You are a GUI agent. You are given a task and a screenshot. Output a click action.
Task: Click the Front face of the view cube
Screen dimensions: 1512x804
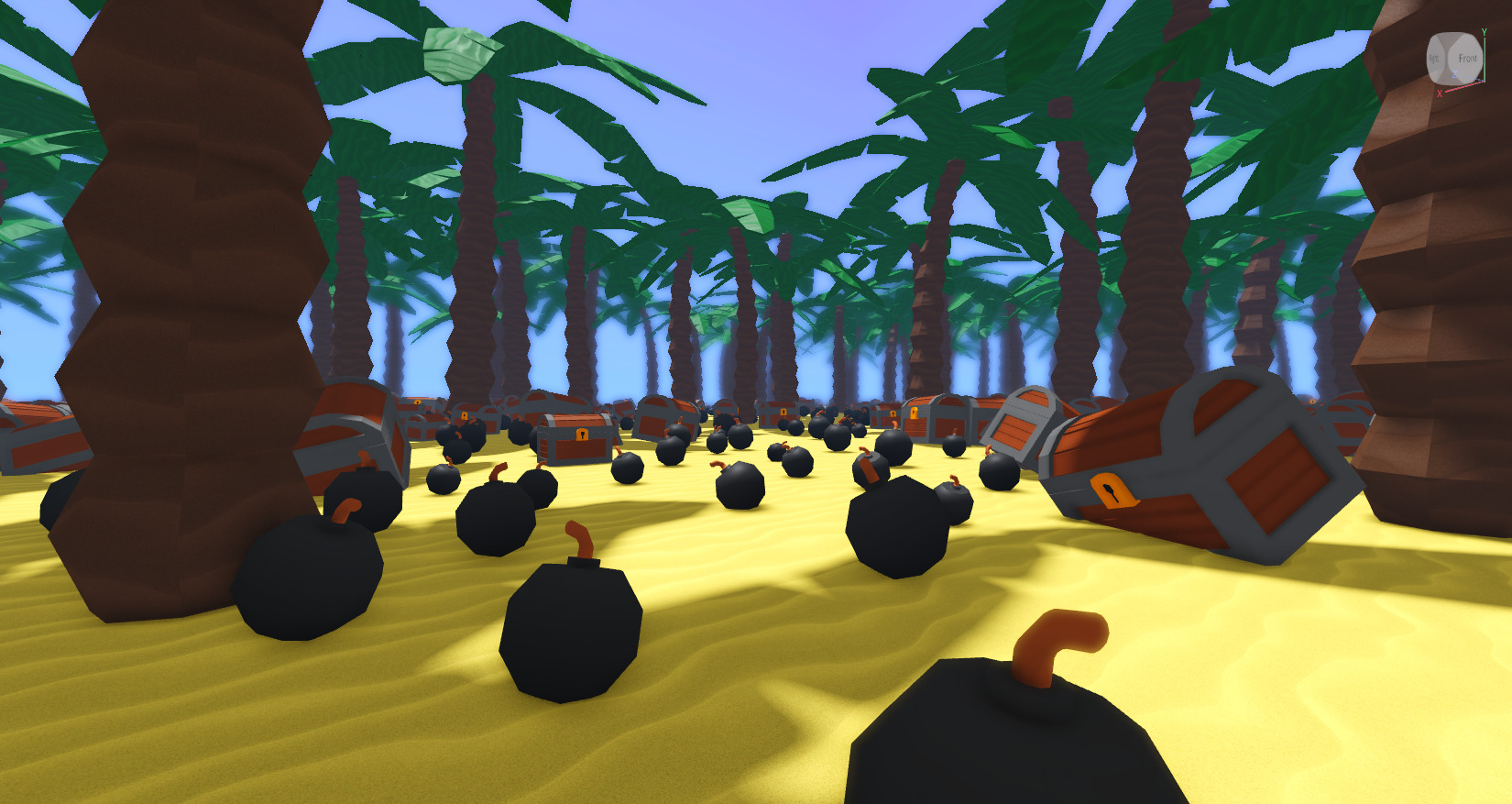[1466, 59]
